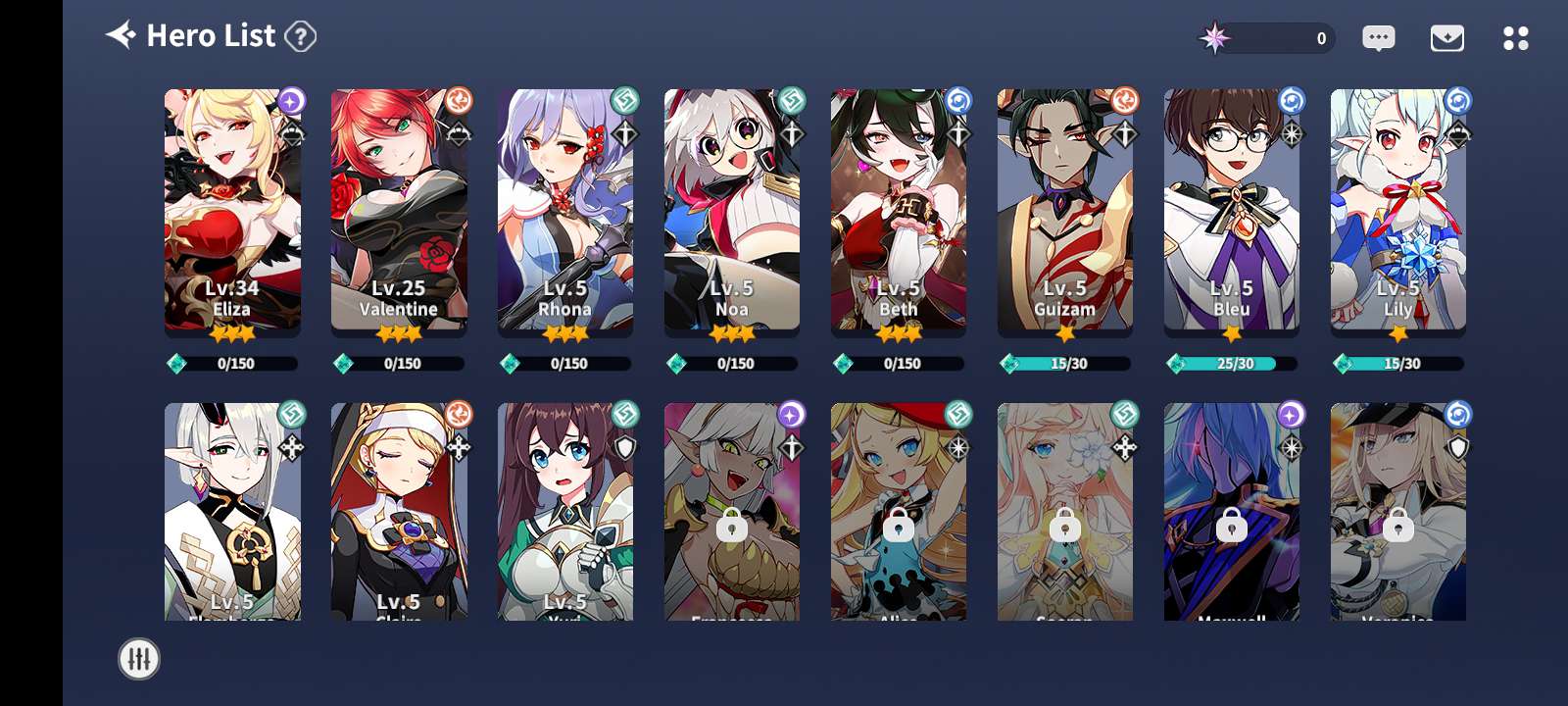Check the locked Veronica hero card
Image resolution: width=1568 pixels, height=706 pixels.
click(x=1398, y=512)
